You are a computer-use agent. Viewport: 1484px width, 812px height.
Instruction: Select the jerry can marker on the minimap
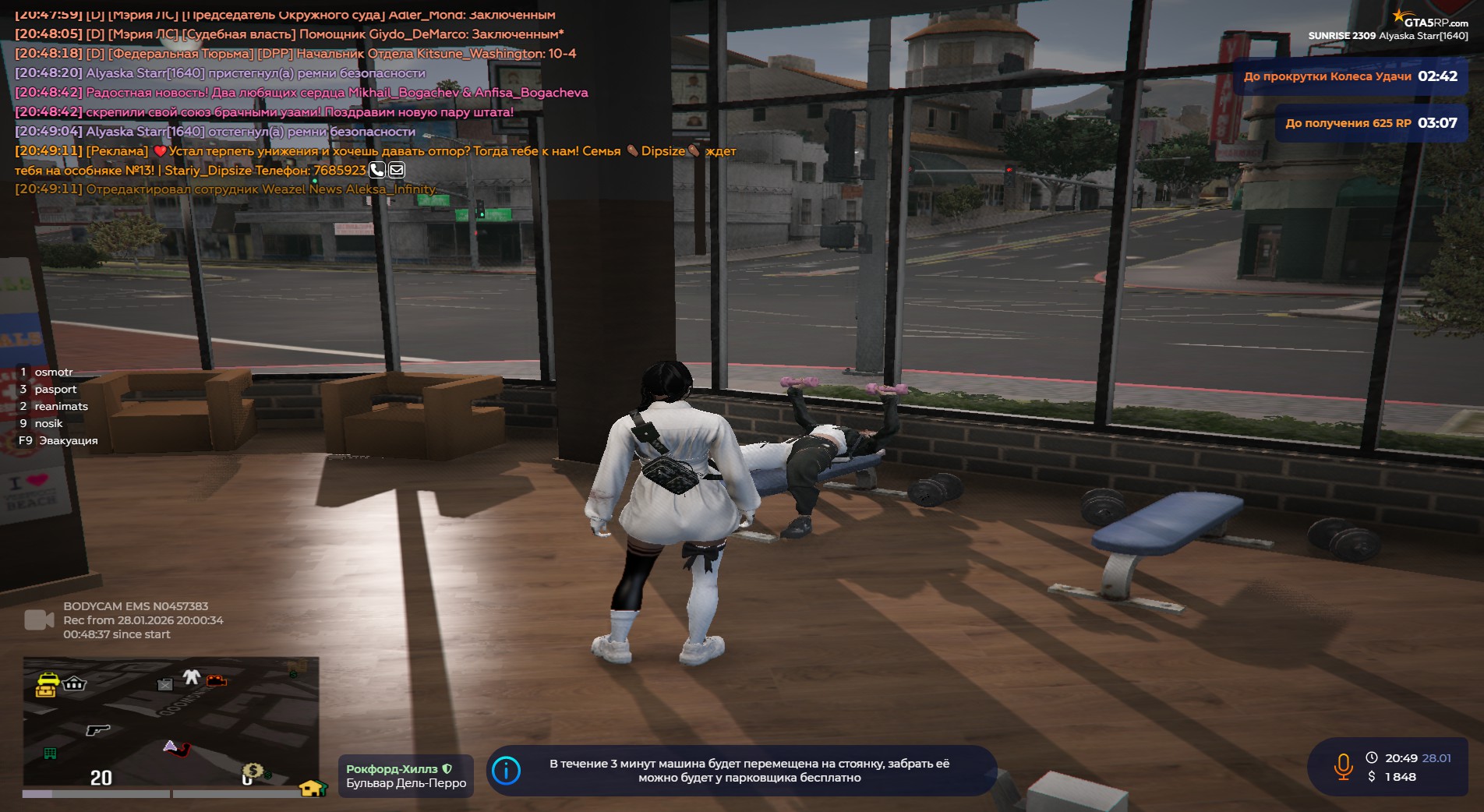165,684
